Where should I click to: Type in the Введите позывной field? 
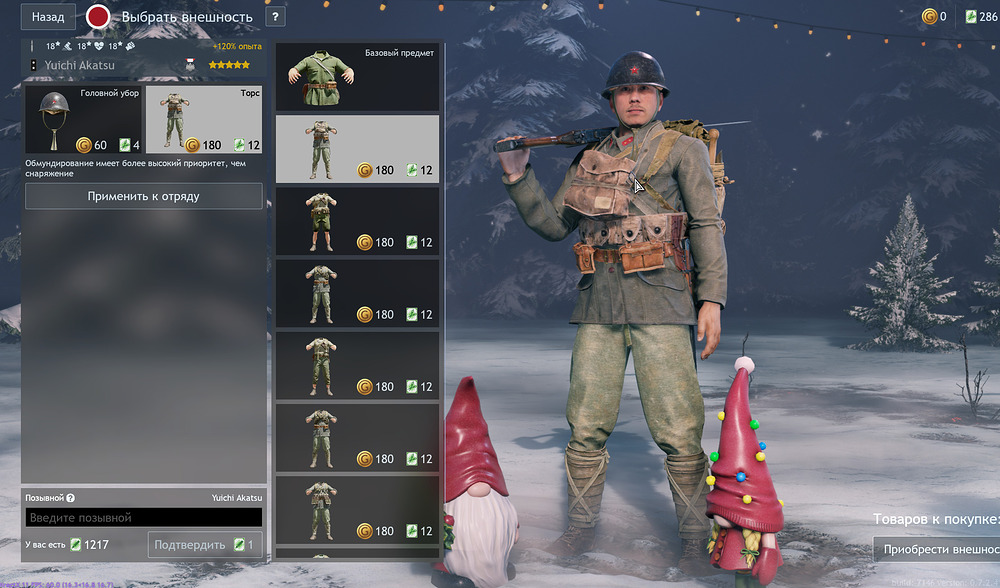click(144, 517)
